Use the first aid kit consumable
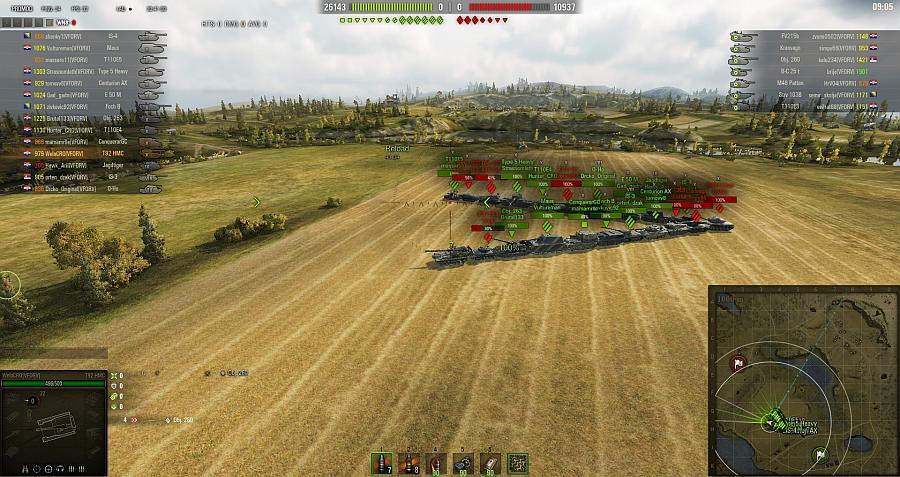The image size is (900, 477). pyautogui.click(x=490, y=462)
